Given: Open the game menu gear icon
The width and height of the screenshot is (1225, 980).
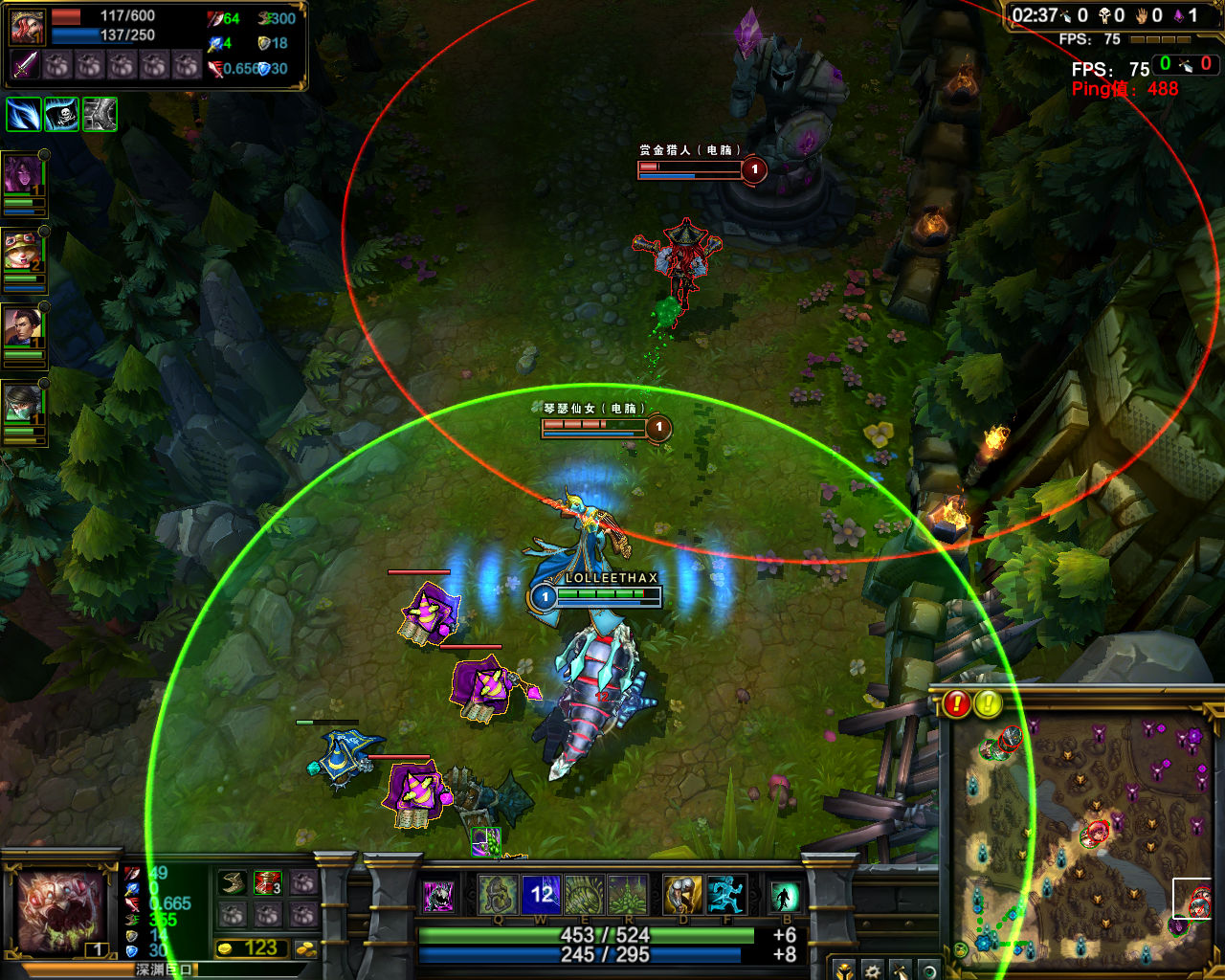Looking at the screenshot, I should point(873,971).
